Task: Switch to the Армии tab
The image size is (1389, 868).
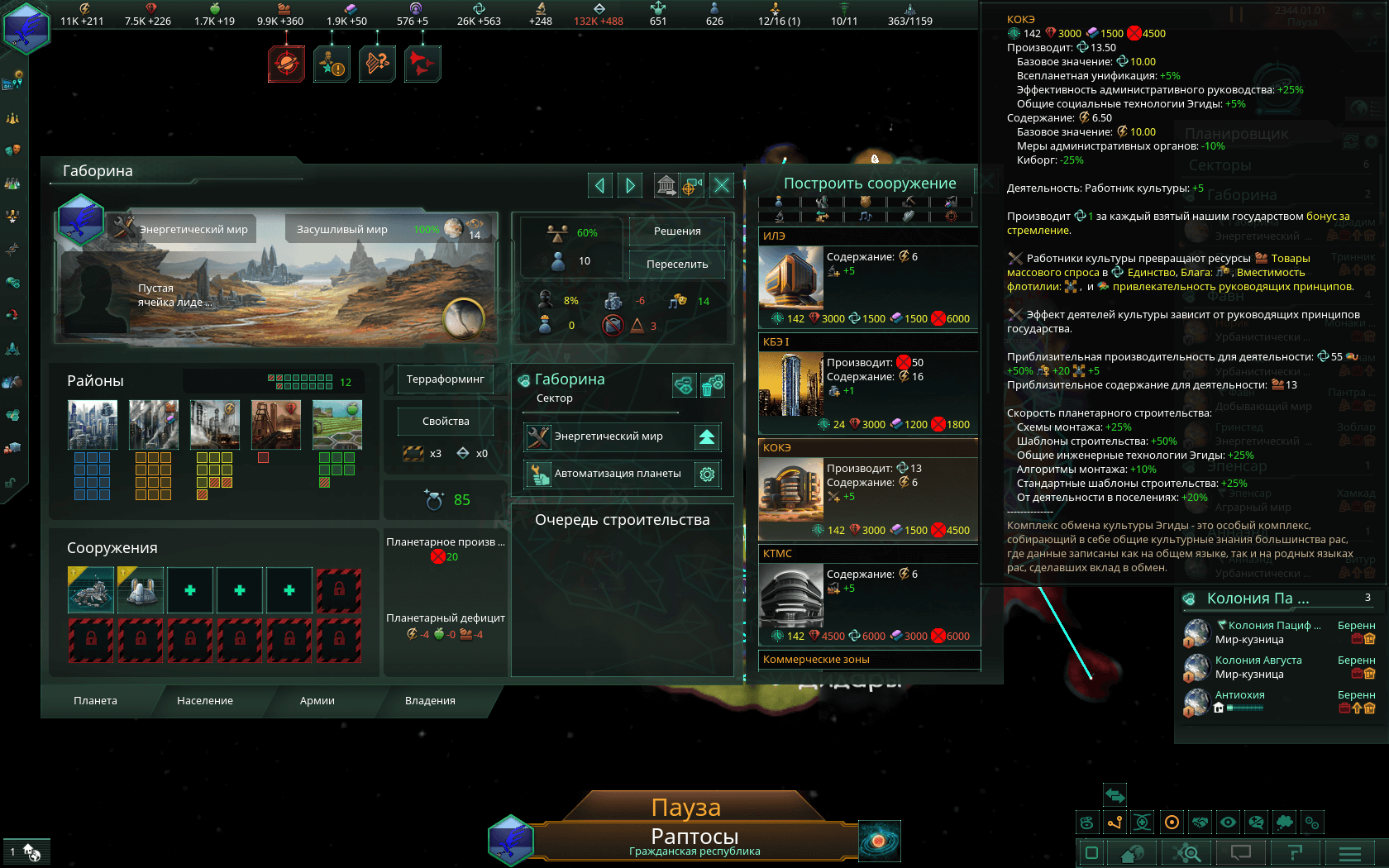Action: pos(317,701)
